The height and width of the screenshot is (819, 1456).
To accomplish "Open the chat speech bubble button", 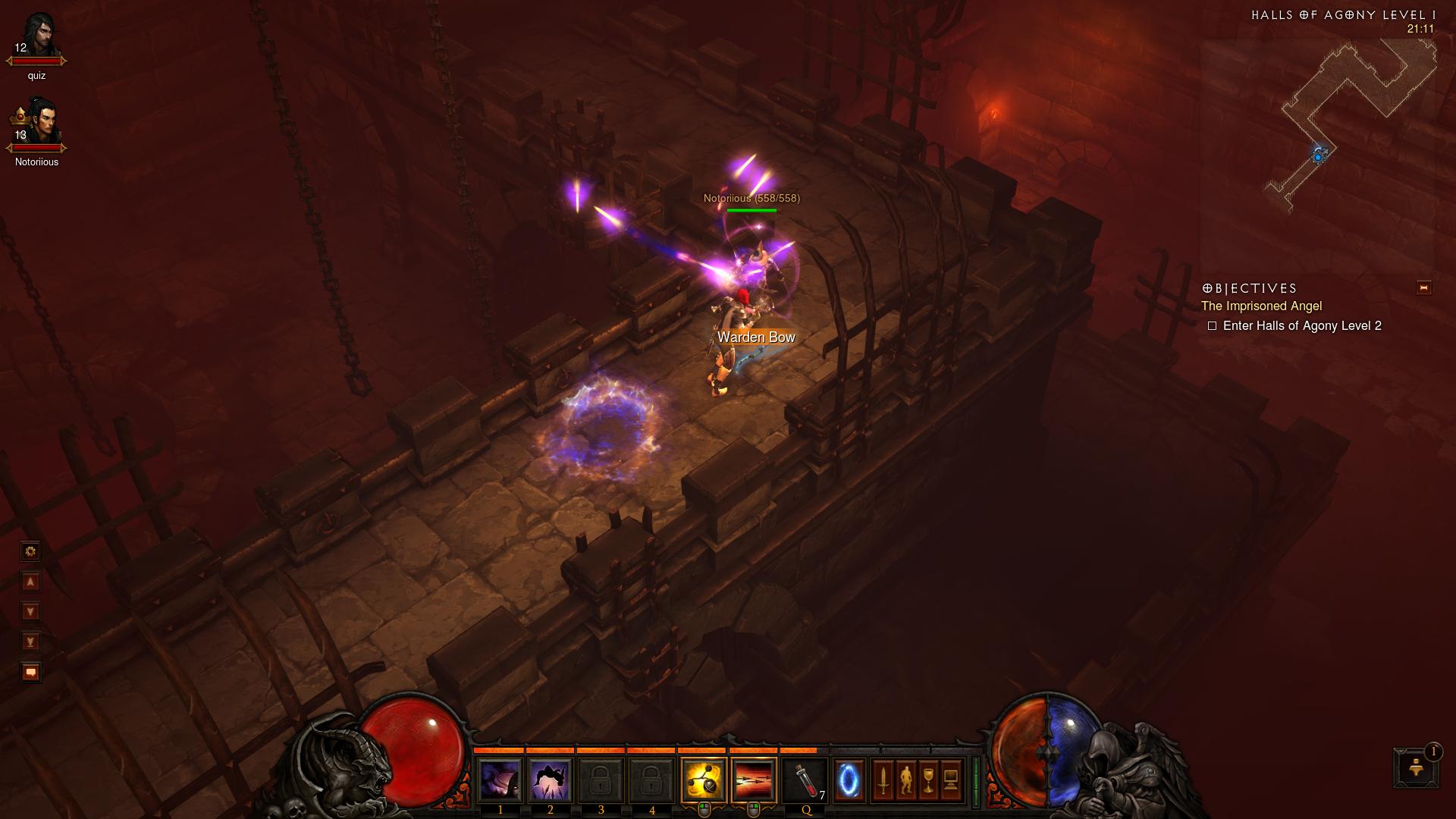I will 31,672.
